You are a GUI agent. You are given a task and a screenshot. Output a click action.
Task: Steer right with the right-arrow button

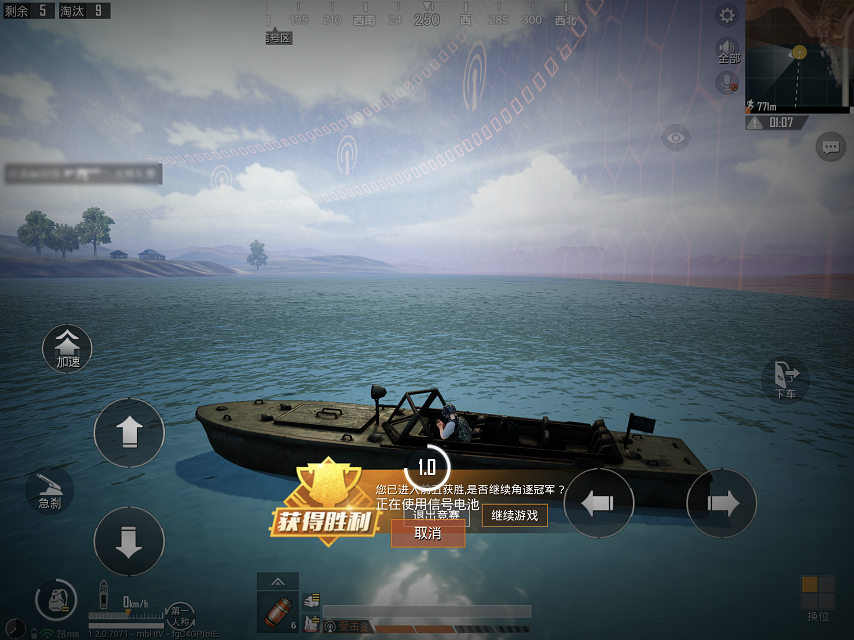pyautogui.click(x=721, y=503)
